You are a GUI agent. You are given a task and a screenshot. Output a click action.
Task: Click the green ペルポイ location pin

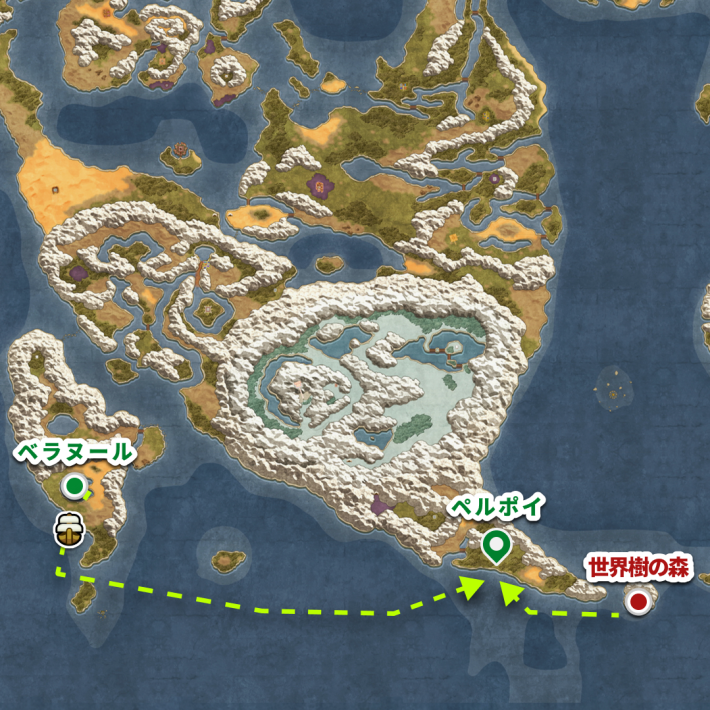click(494, 545)
